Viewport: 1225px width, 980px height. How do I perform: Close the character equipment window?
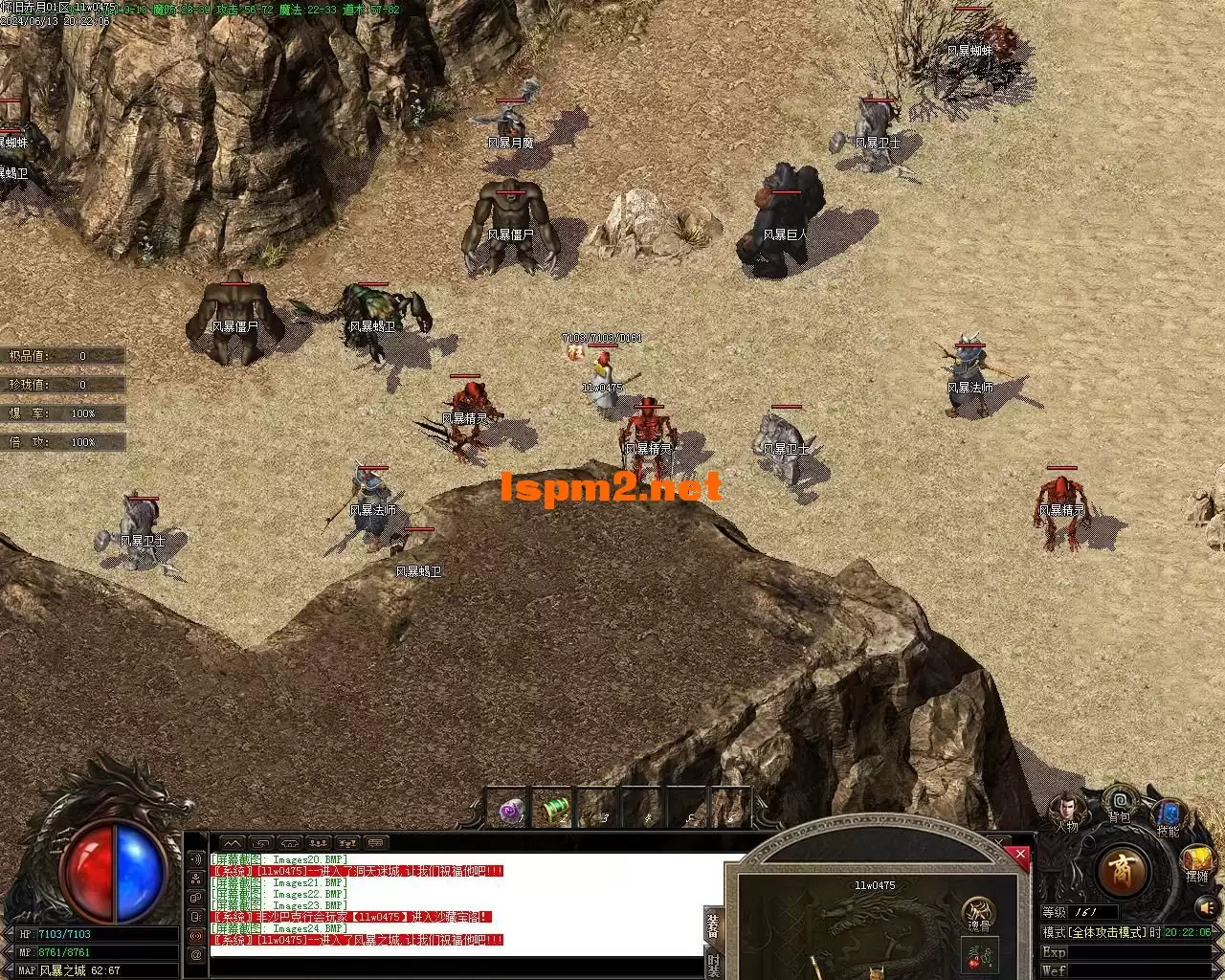point(1020,855)
